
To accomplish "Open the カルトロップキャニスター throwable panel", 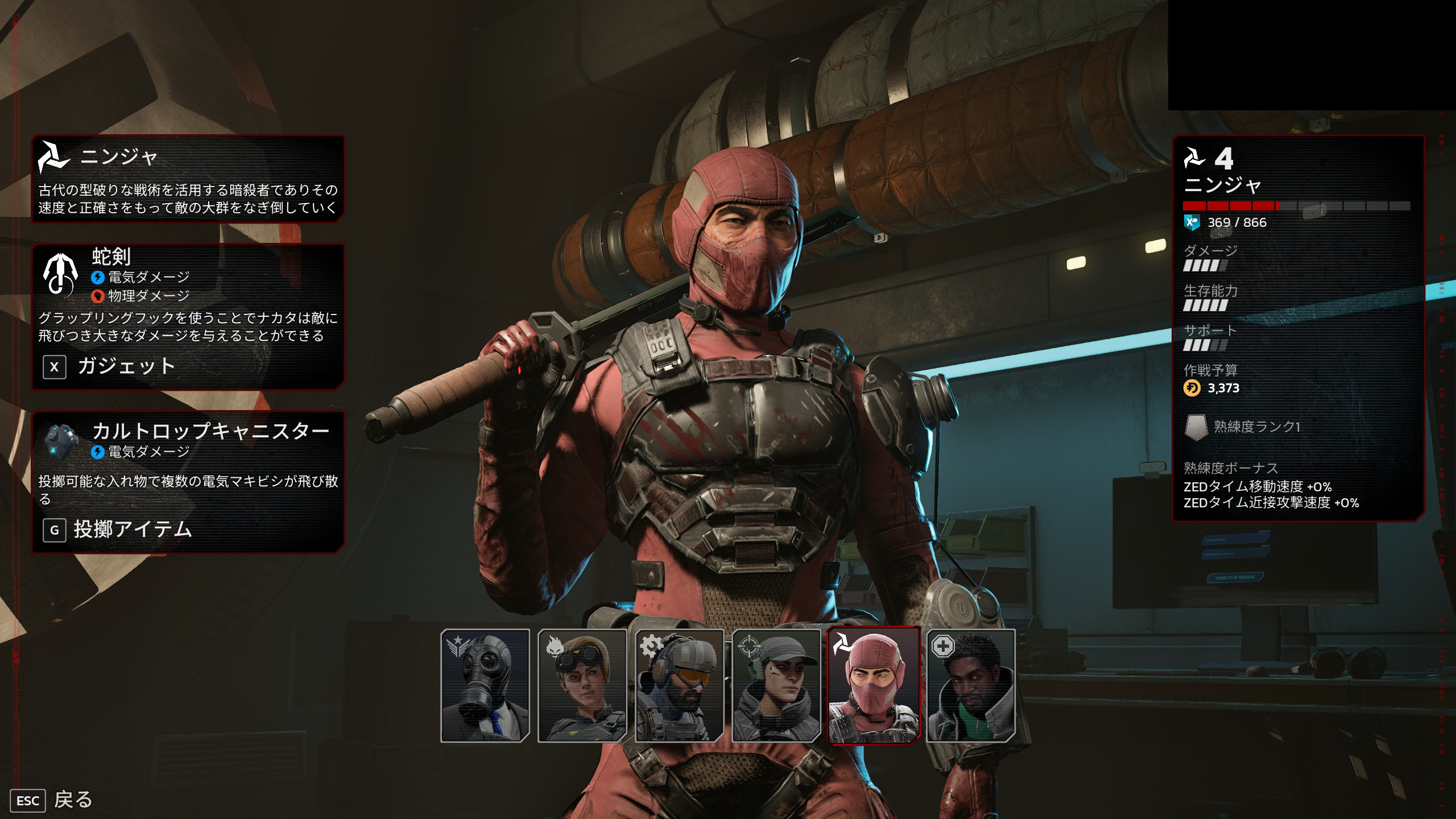I will pyautogui.click(x=188, y=482).
